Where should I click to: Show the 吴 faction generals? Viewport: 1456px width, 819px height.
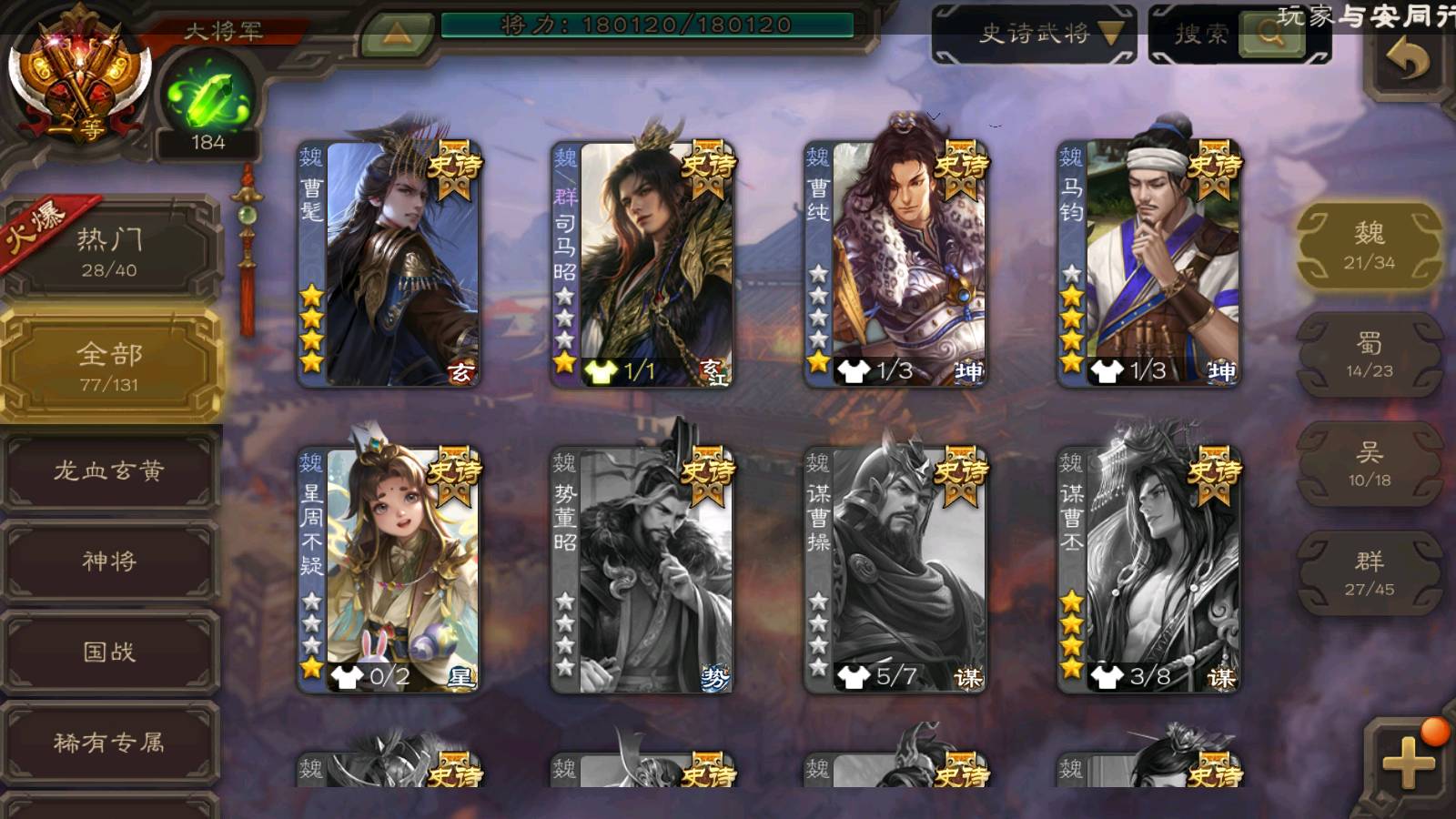tap(1369, 464)
